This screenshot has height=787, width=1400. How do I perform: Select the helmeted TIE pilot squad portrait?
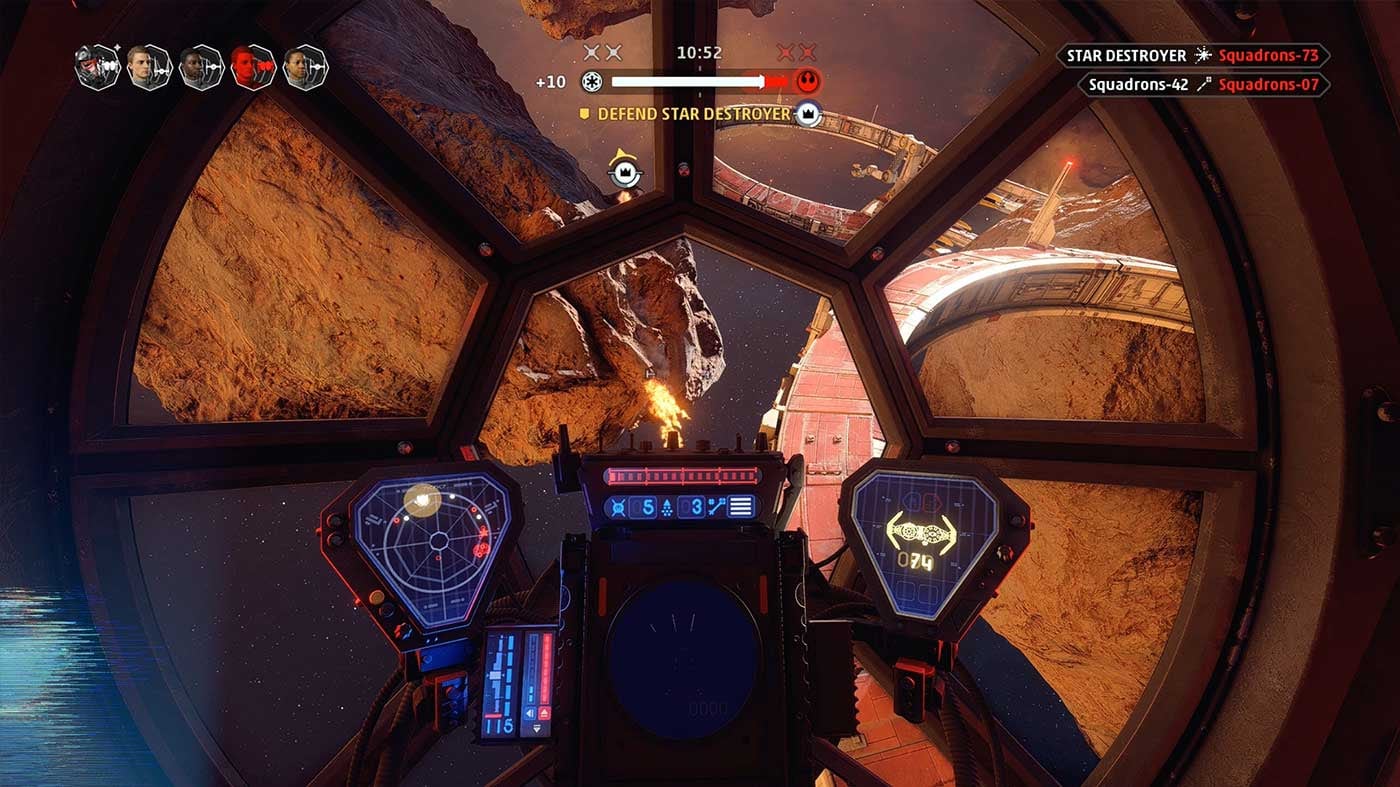[98, 67]
